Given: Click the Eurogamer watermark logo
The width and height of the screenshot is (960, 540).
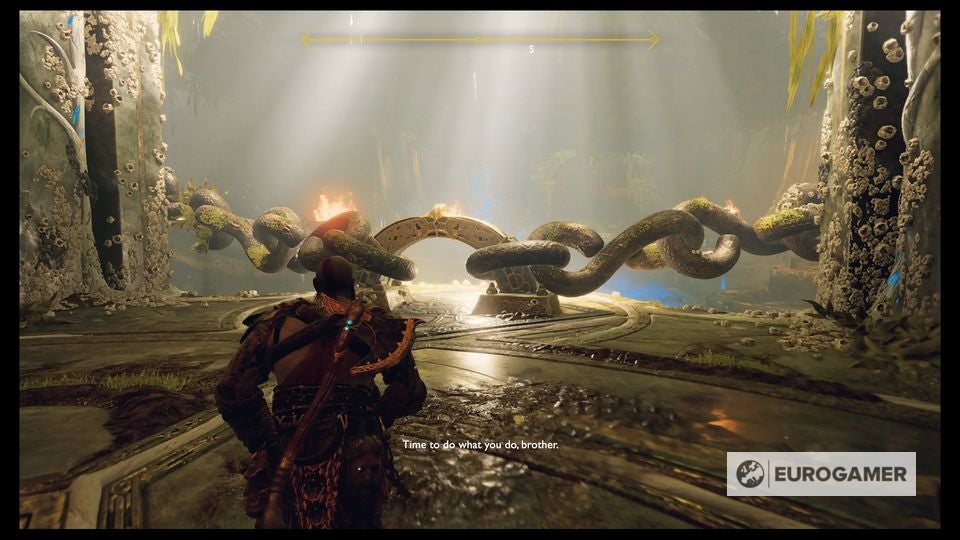Looking at the screenshot, I should coord(820,473).
